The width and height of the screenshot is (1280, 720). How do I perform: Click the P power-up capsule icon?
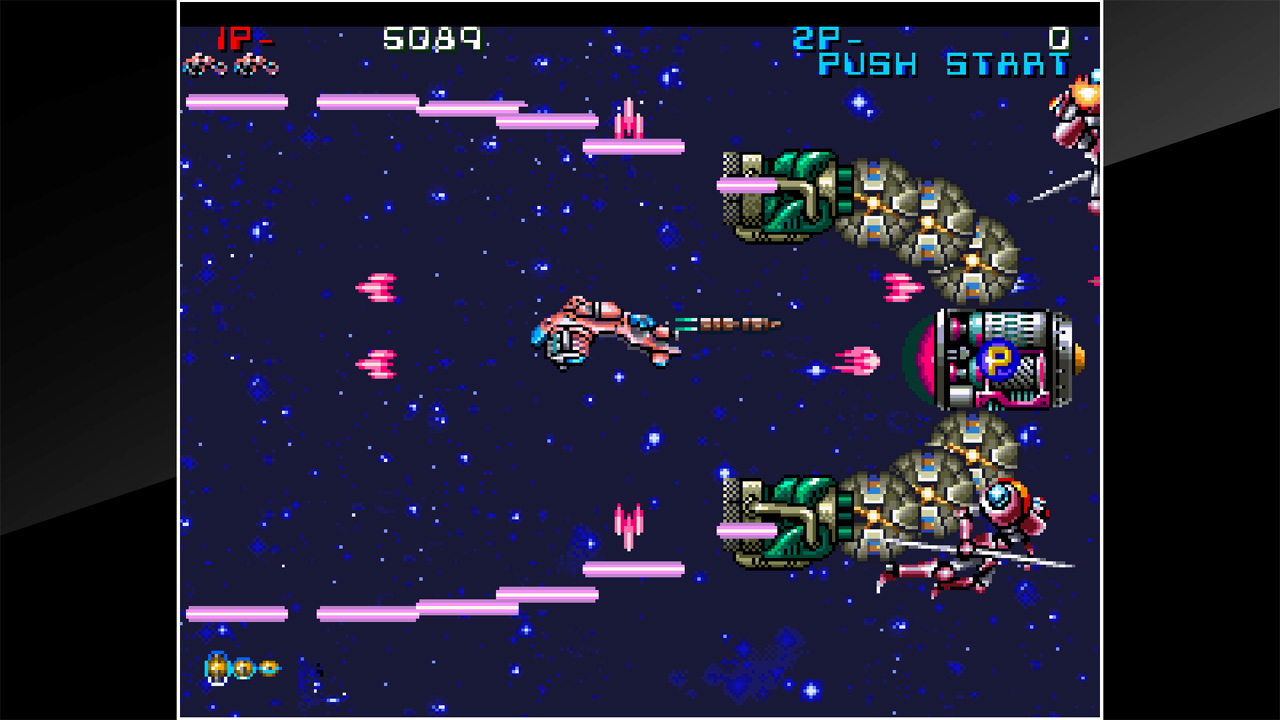click(997, 360)
